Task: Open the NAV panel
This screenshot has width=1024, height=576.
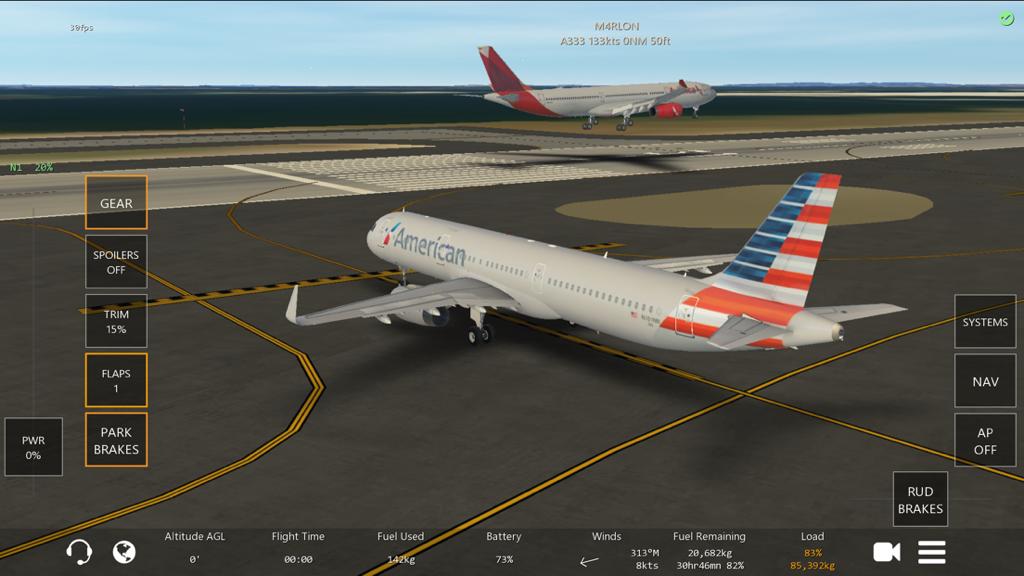Action: 985,381
